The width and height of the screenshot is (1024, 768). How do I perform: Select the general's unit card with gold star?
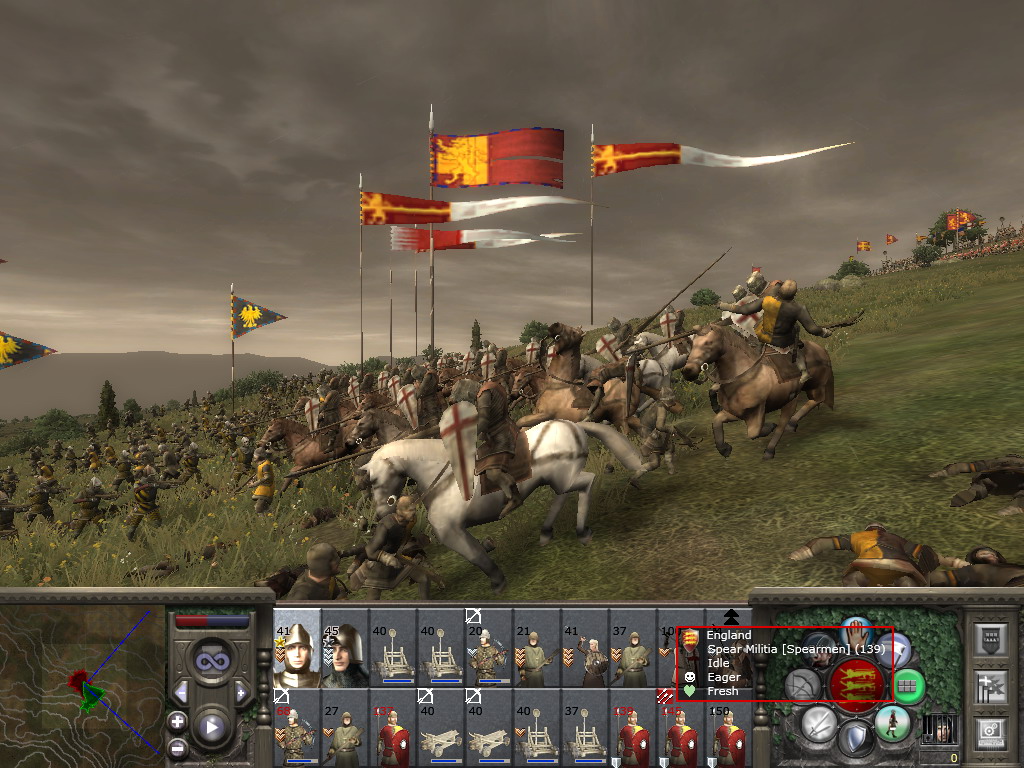[x=297, y=649]
